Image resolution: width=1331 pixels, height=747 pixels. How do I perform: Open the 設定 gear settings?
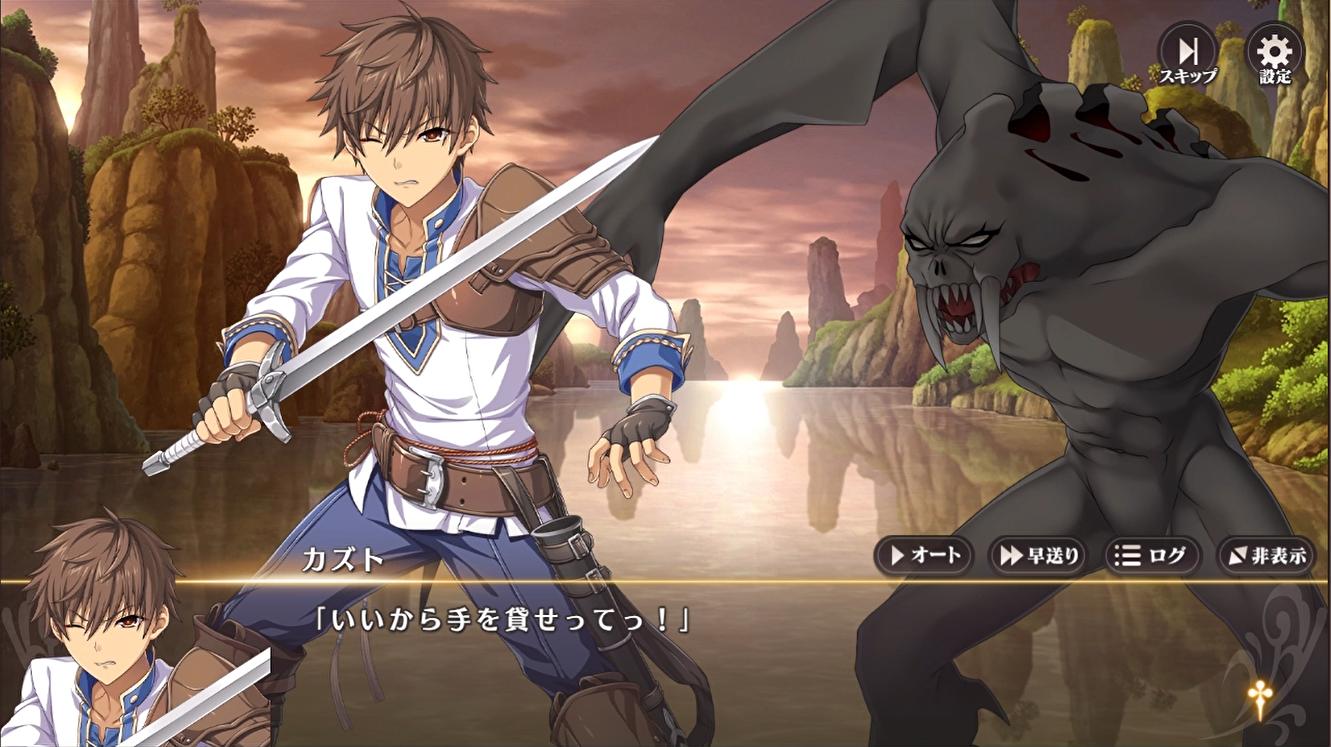click(1275, 54)
